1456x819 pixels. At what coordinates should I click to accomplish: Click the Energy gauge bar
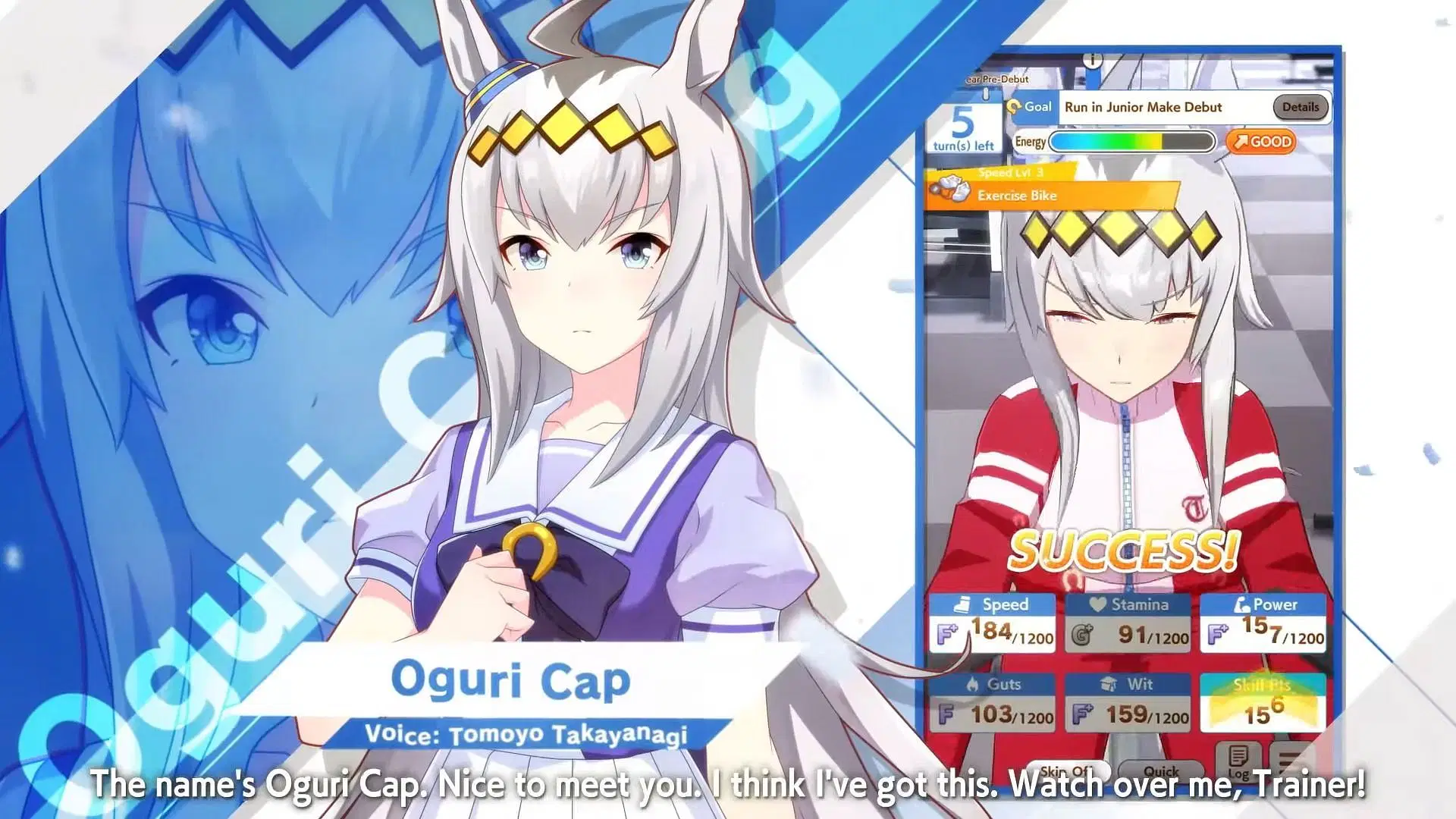click(x=1134, y=143)
